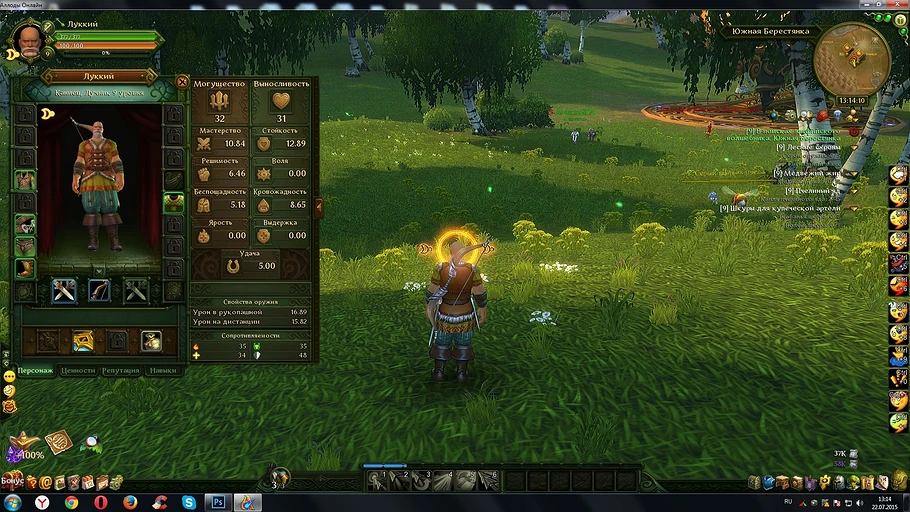Image resolution: width=910 pixels, height=512 pixels.
Task: Open the Бонус chest button
Action: click(x=13, y=480)
